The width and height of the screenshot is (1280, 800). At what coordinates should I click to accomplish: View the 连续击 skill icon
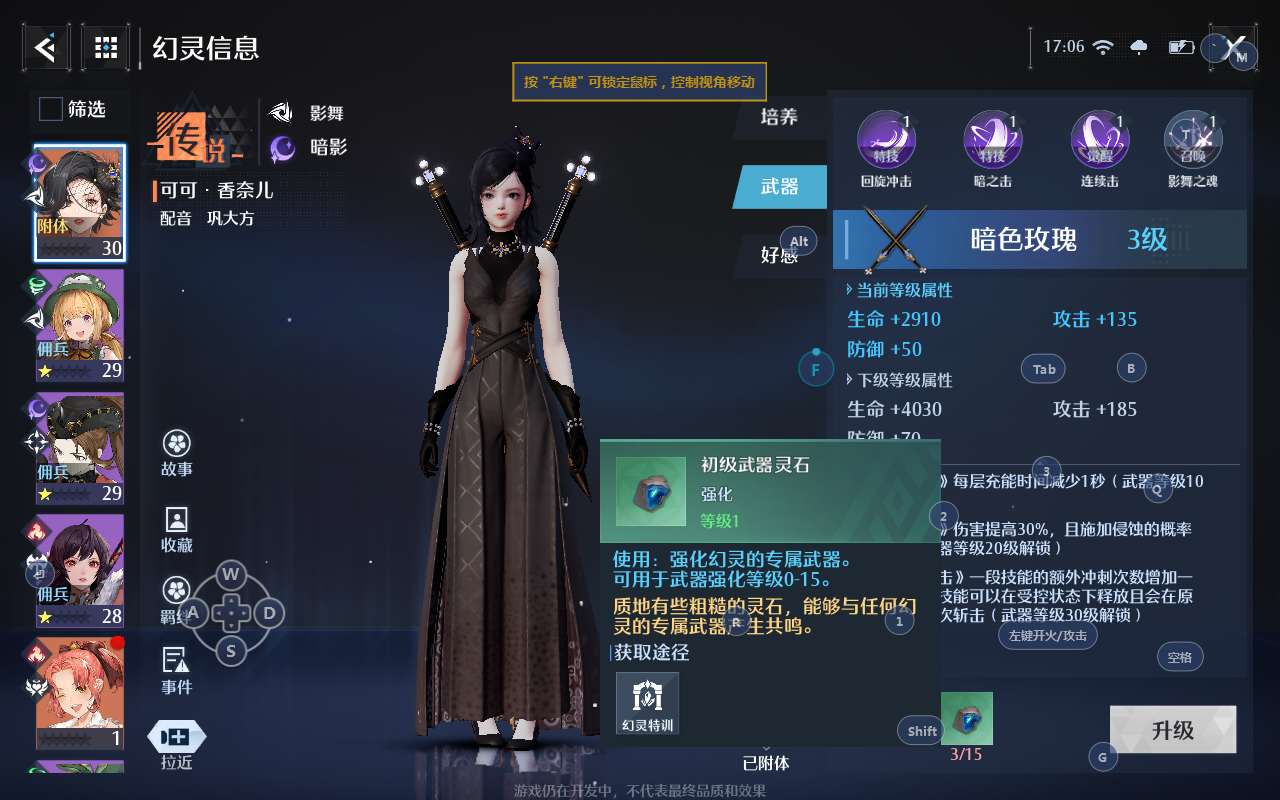tap(1099, 140)
